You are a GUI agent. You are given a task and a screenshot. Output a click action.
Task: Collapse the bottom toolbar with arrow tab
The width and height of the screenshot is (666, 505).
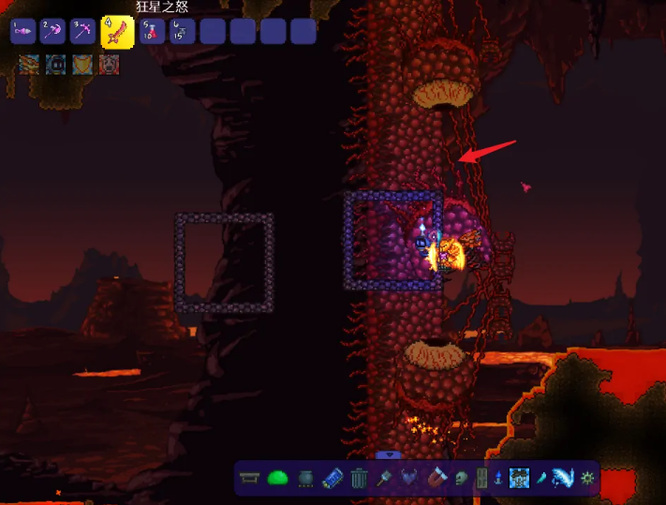coord(385,456)
